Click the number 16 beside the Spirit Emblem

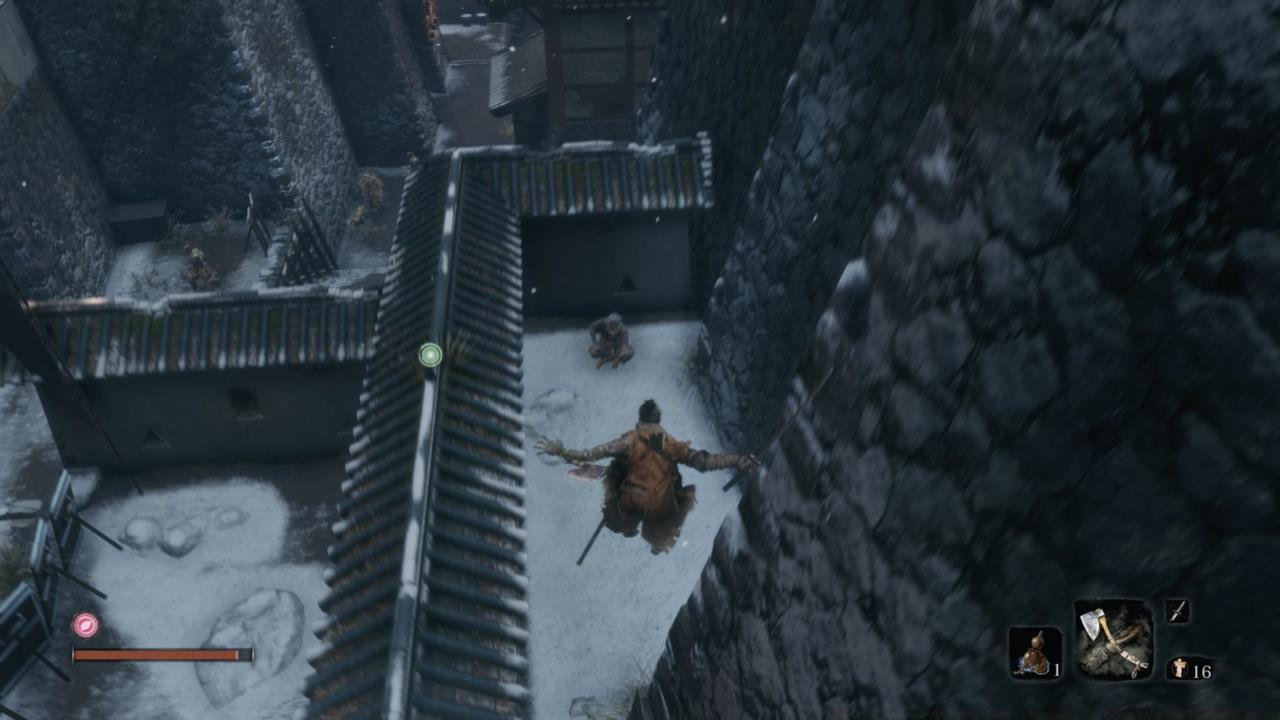[x=1203, y=672]
